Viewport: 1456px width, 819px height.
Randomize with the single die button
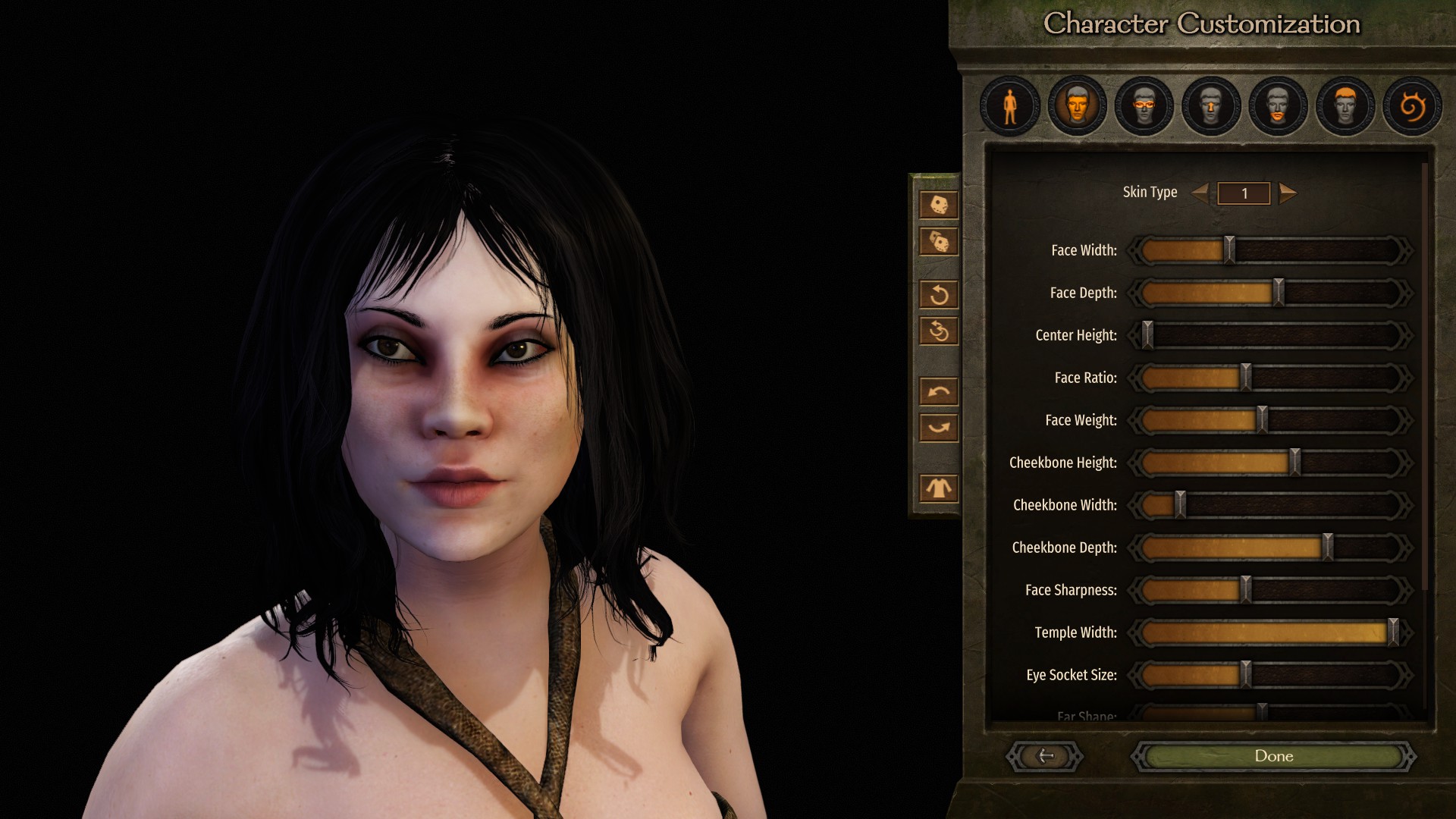pos(938,205)
